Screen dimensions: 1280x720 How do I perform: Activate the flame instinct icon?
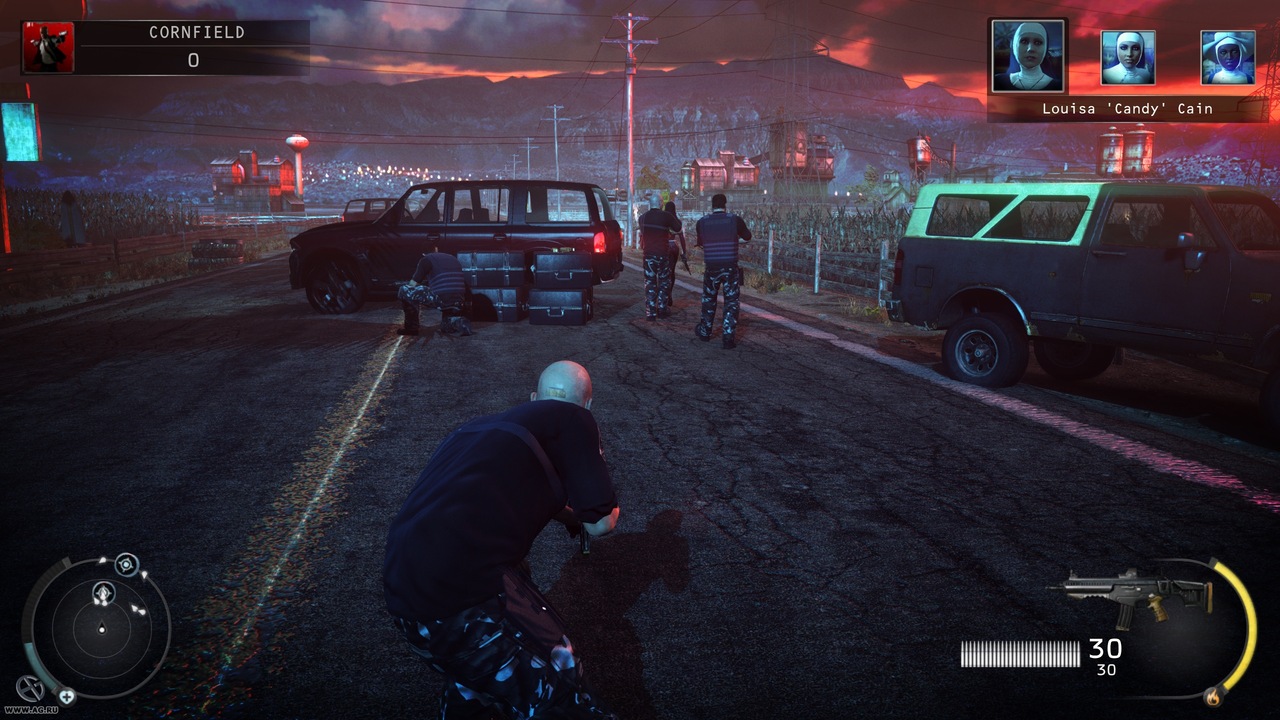[x=1214, y=691]
